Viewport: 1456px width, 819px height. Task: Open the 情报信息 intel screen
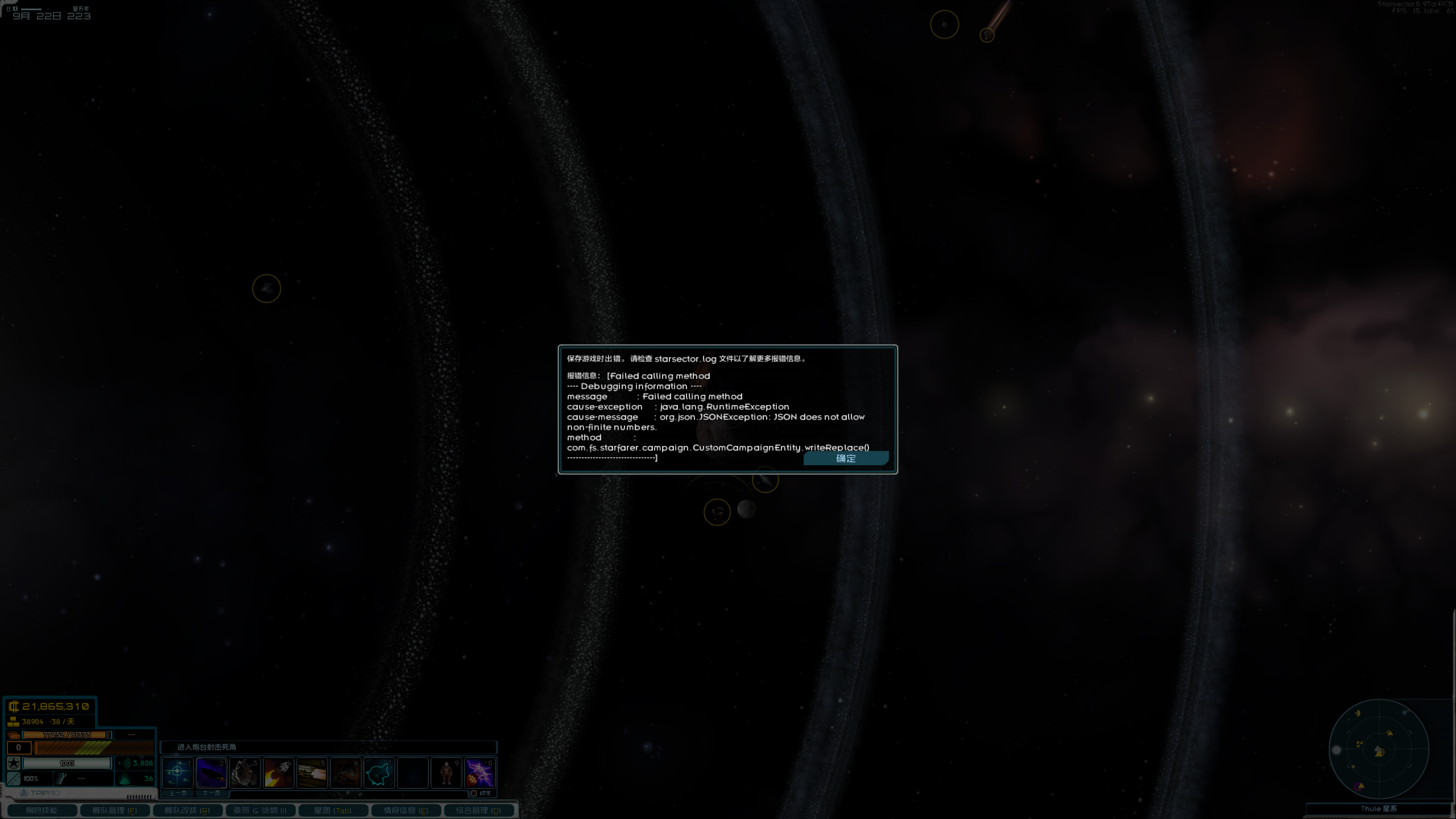tap(406, 810)
